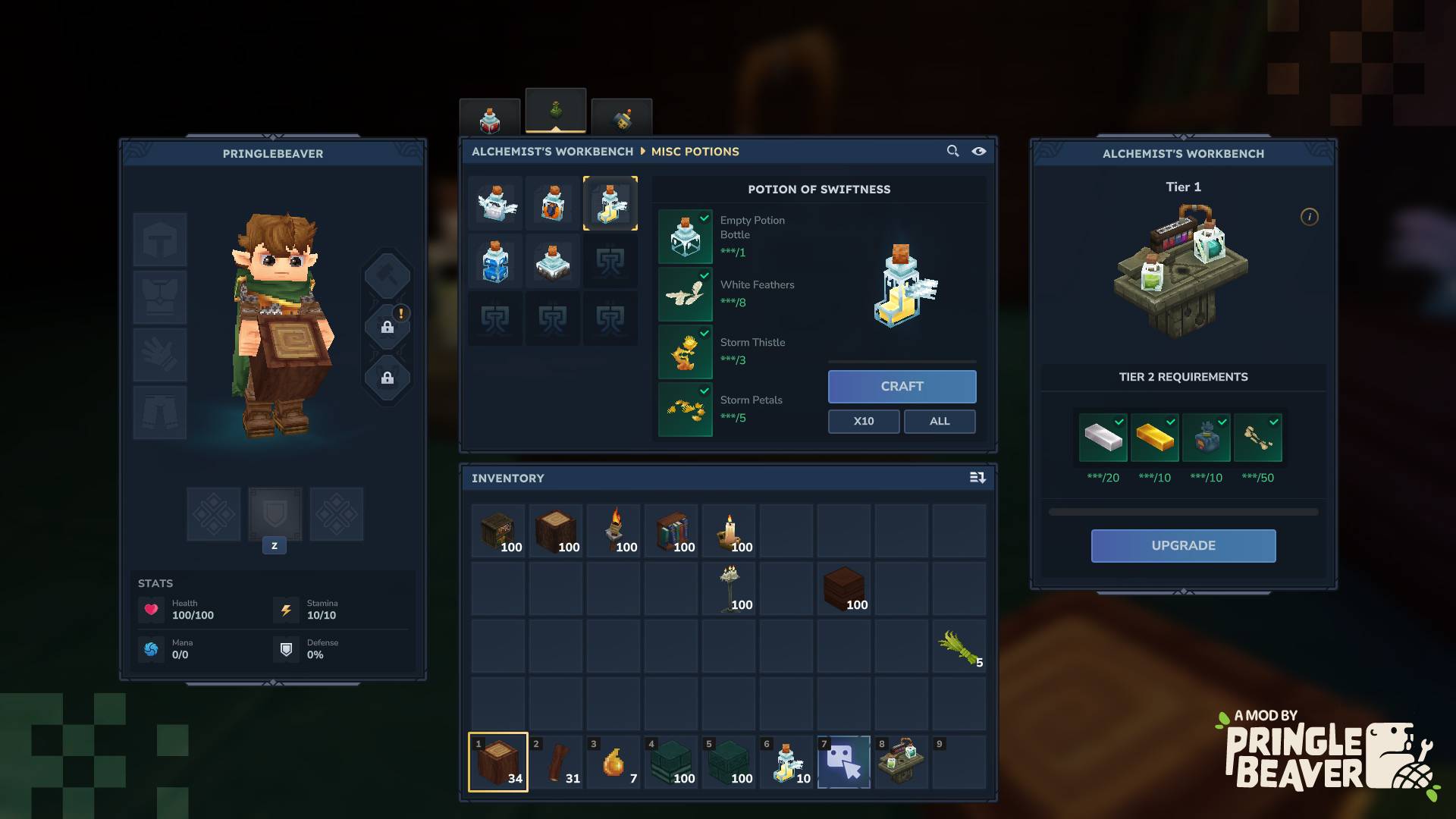Open the workbench info tooltip icon
This screenshot has width=1456, height=819.
click(x=1308, y=216)
